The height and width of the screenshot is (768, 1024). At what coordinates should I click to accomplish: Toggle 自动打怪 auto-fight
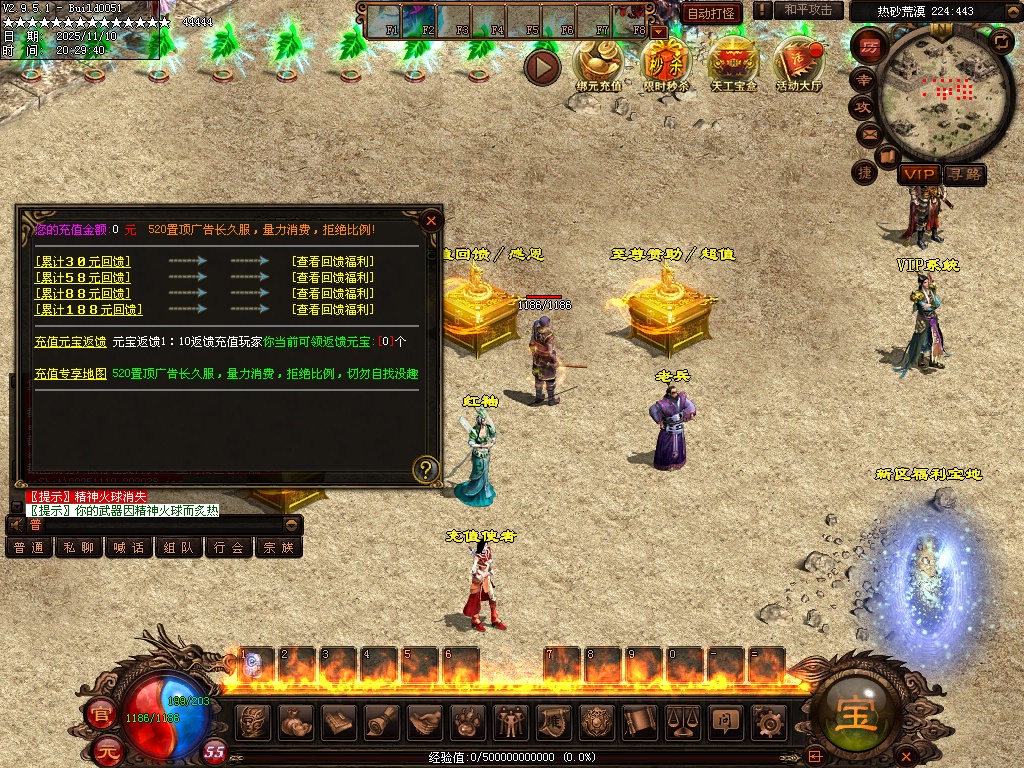pyautogui.click(x=712, y=13)
